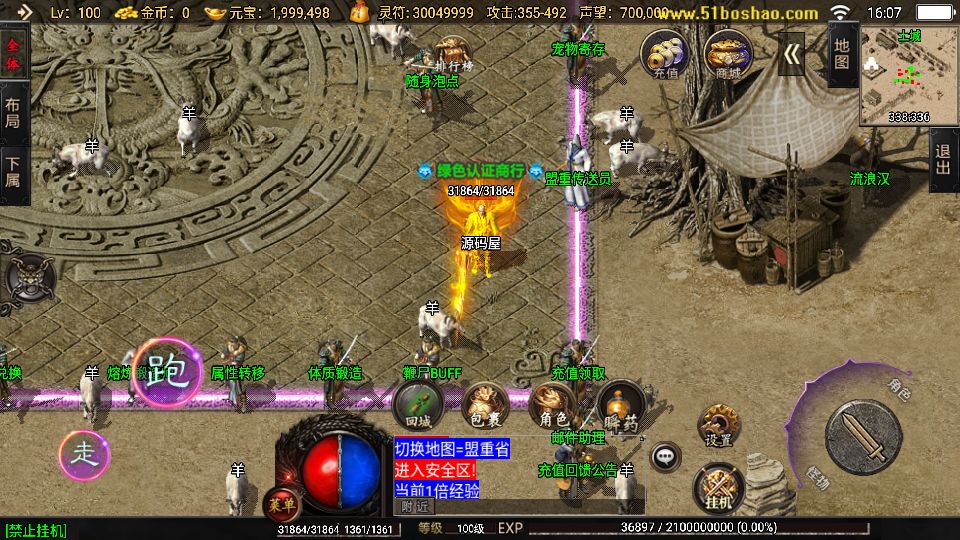Collapse the top icons with the arrow
Viewport: 960px width, 540px height.
tap(792, 54)
